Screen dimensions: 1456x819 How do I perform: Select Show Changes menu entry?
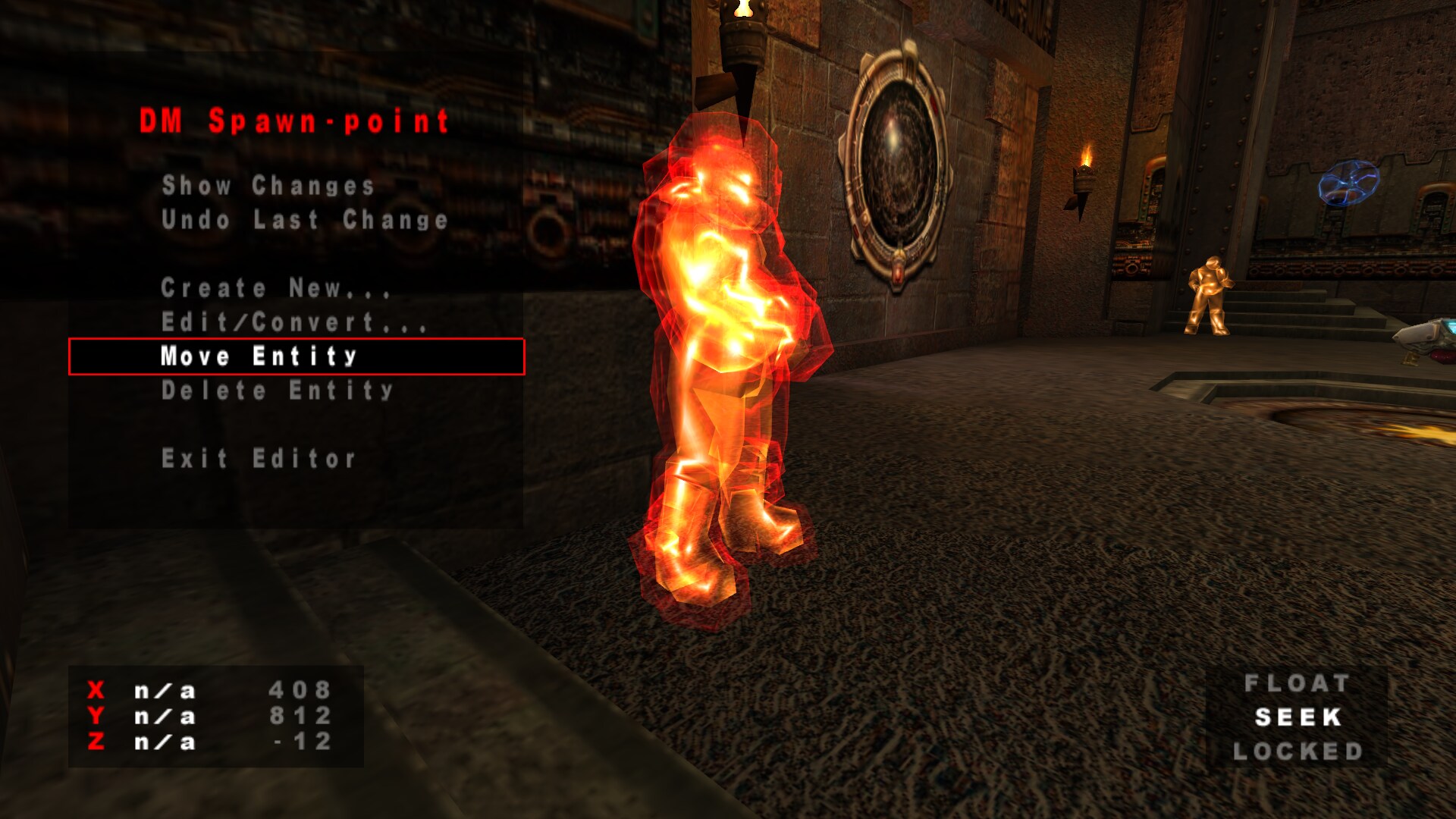pos(268,186)
